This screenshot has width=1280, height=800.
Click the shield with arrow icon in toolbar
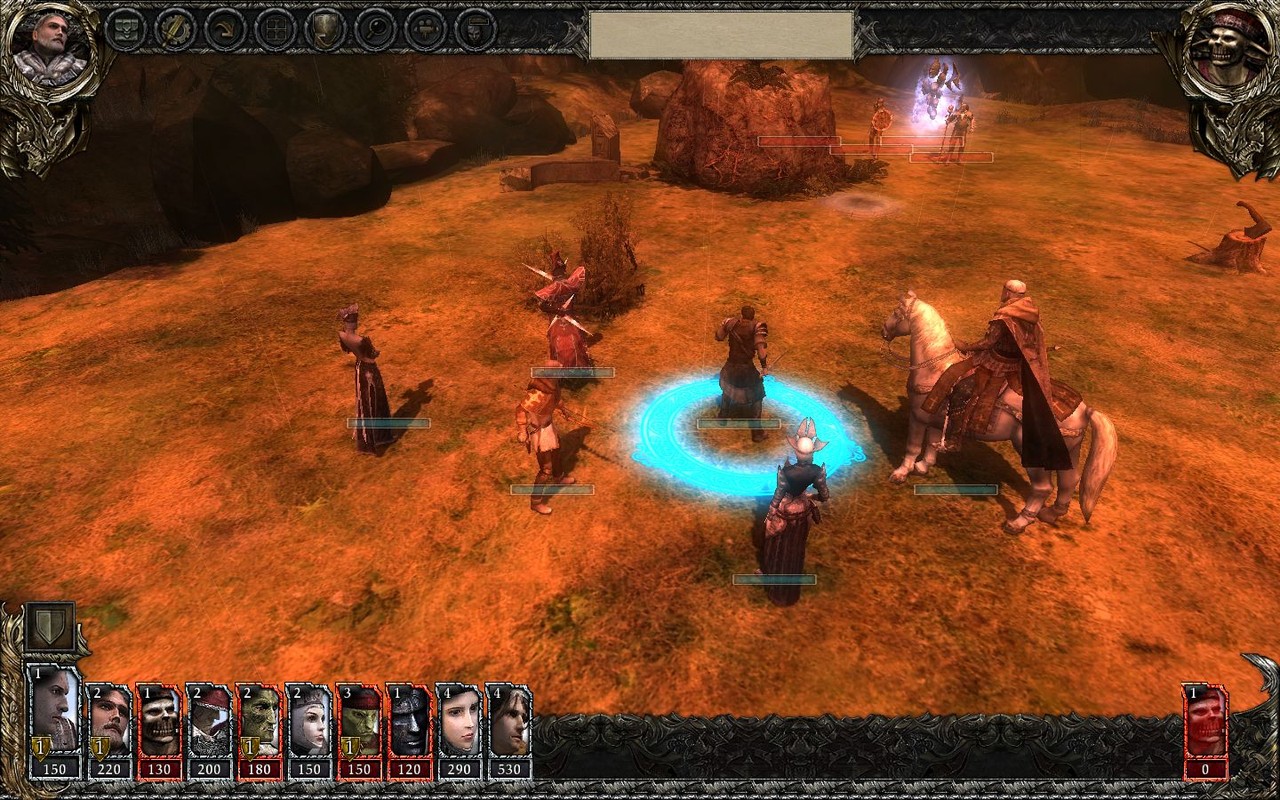tap(325, 29)
